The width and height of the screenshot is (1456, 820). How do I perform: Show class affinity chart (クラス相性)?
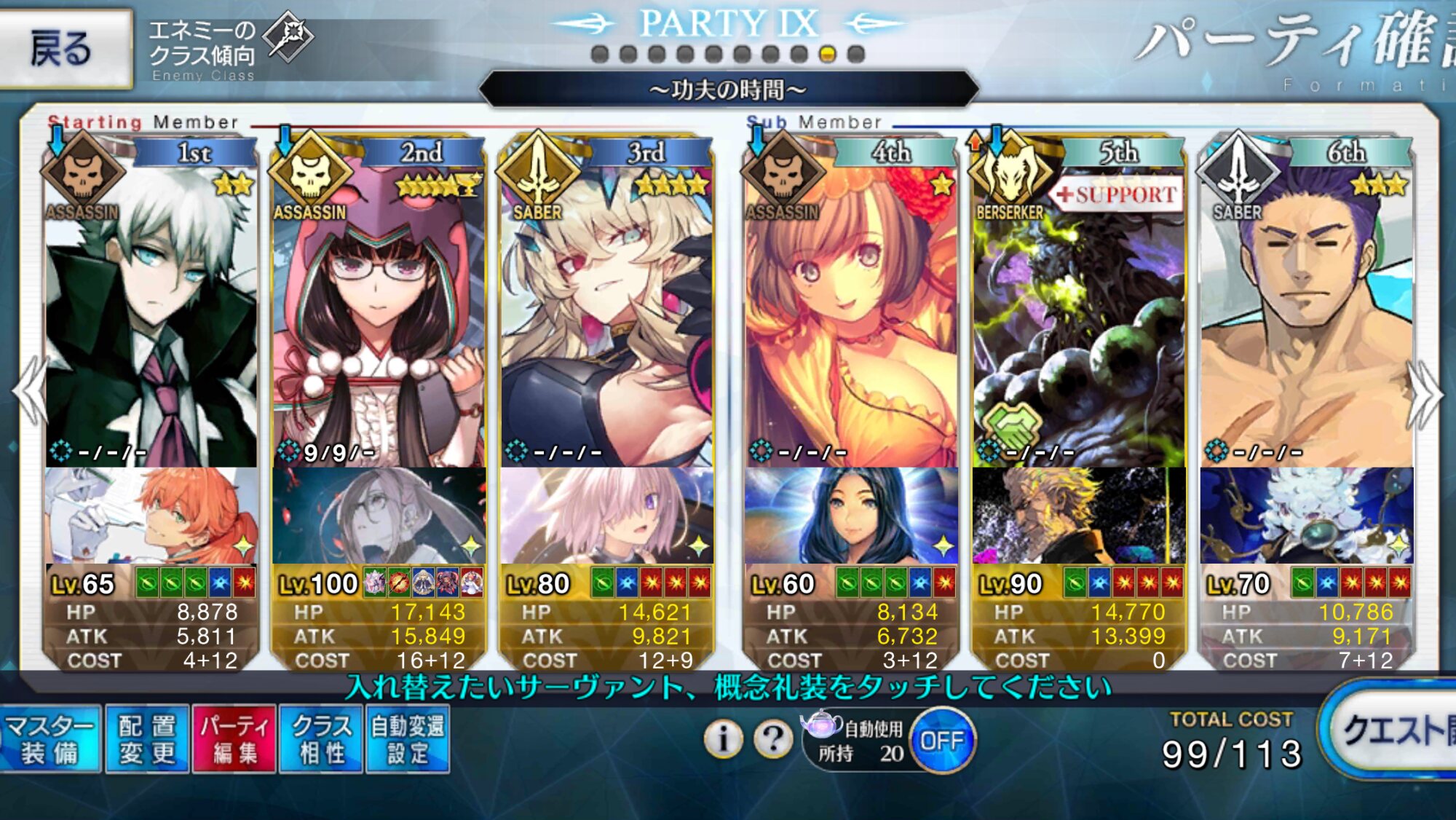coord(321,738)
